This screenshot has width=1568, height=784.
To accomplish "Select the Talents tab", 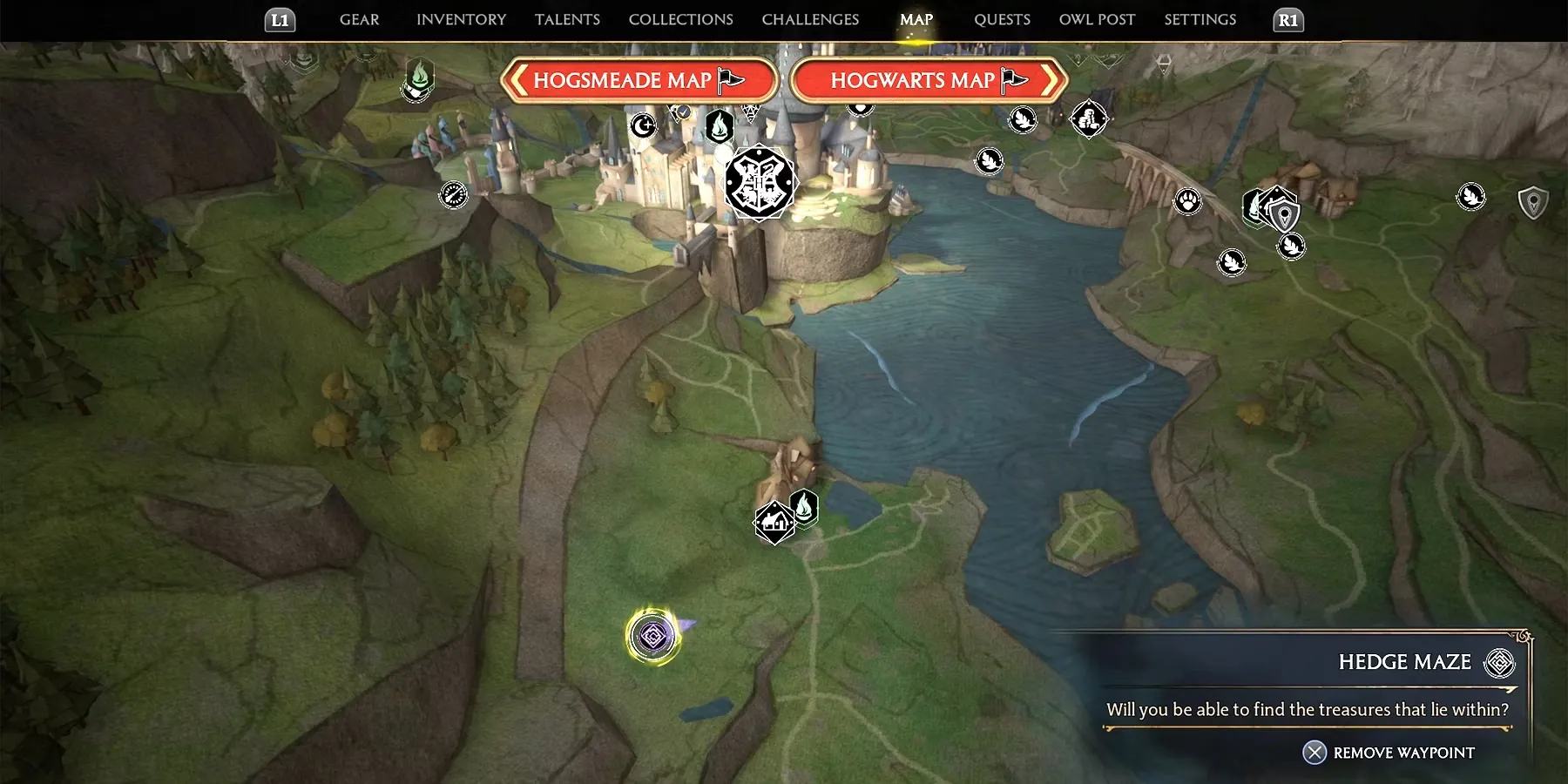I will coord(567,19).
